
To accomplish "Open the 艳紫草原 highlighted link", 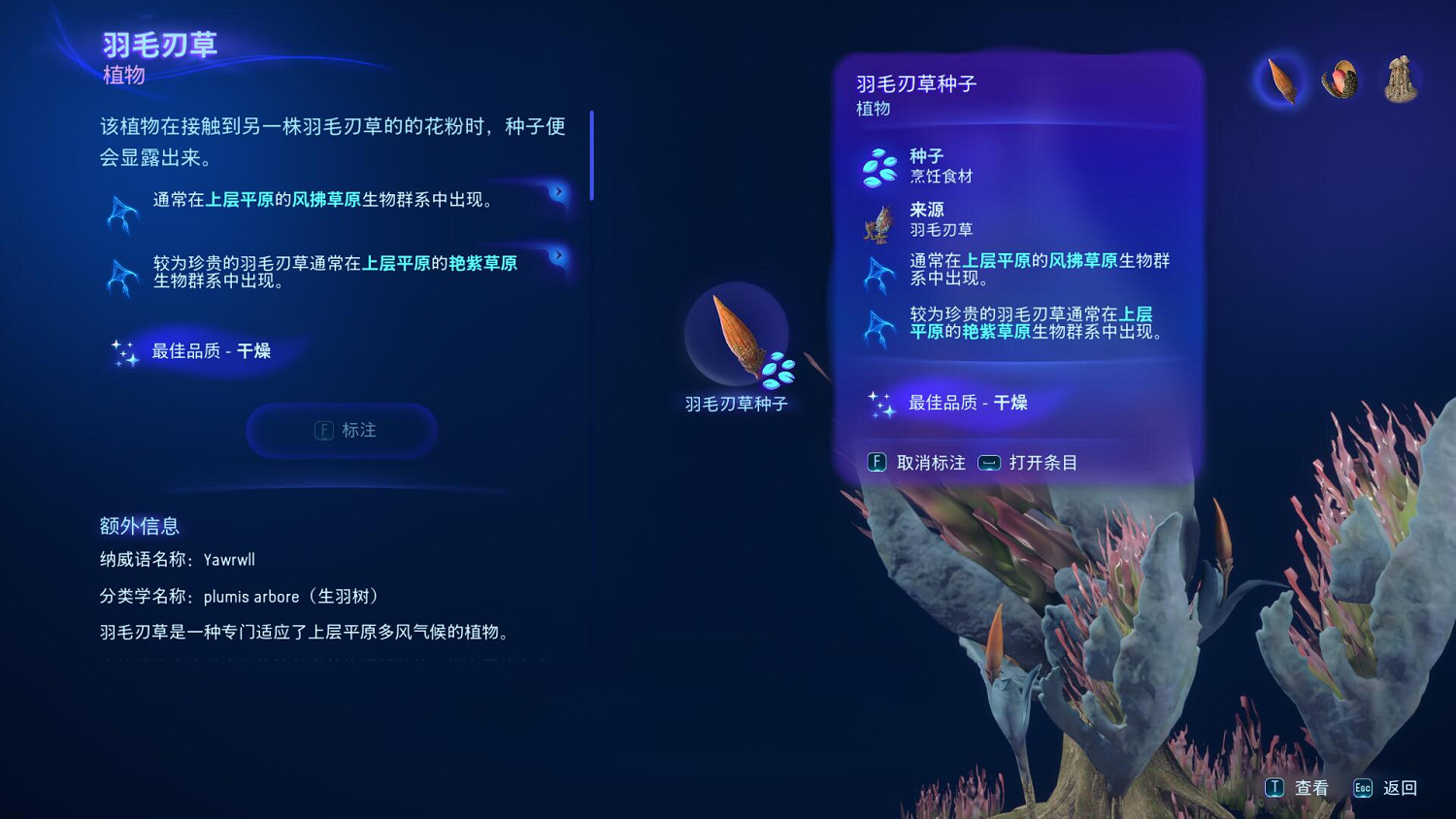I will coord(484,263).
